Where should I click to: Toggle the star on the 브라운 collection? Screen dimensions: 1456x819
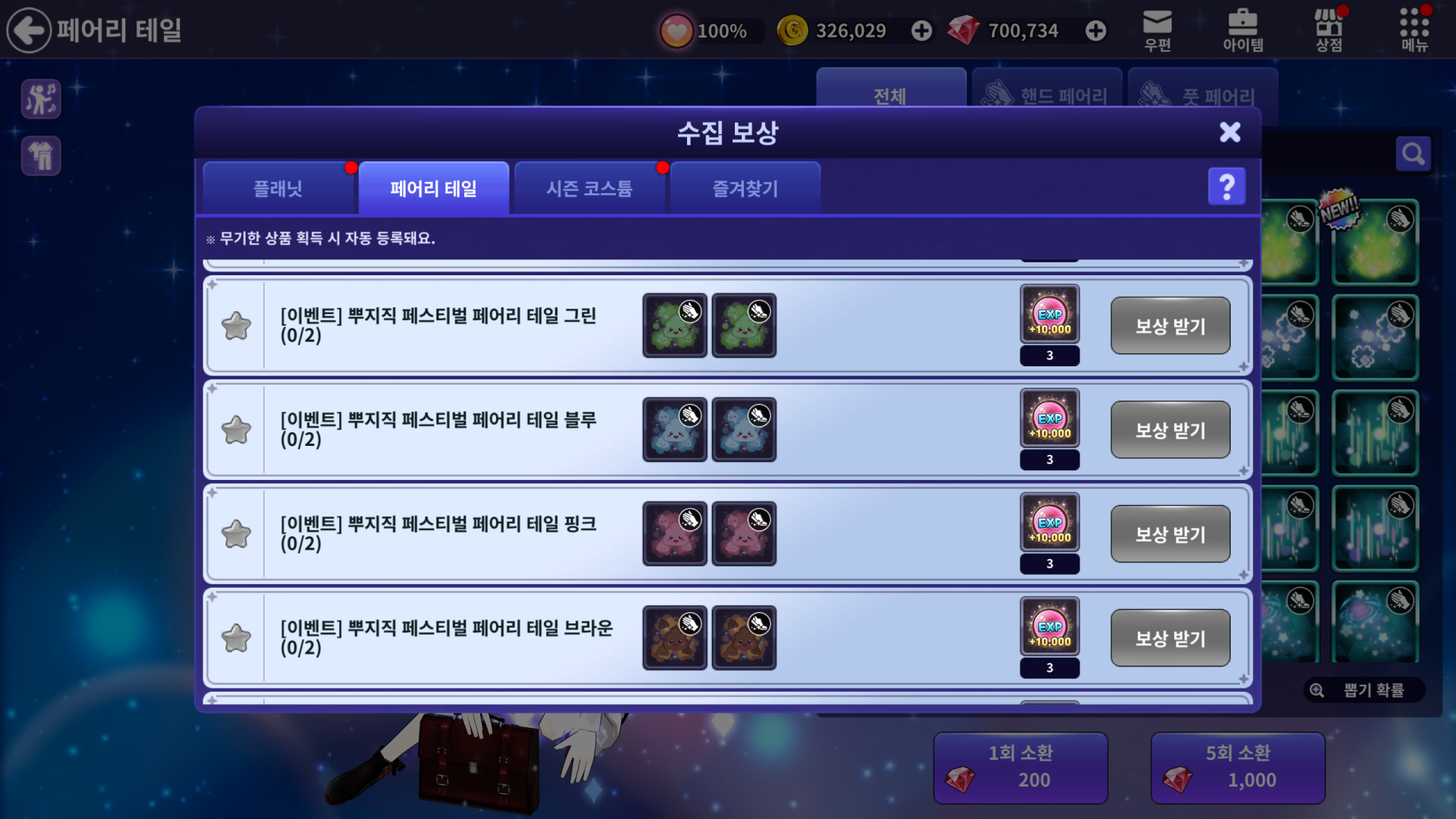(236, 638)
